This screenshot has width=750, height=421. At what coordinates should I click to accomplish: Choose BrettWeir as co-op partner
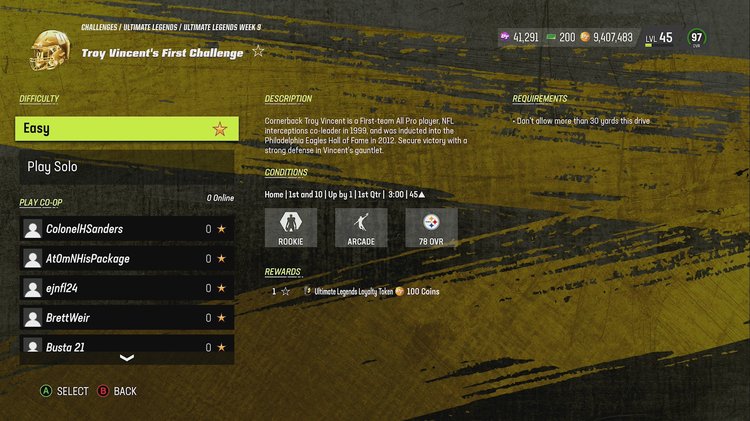click(x=127, y=318)
